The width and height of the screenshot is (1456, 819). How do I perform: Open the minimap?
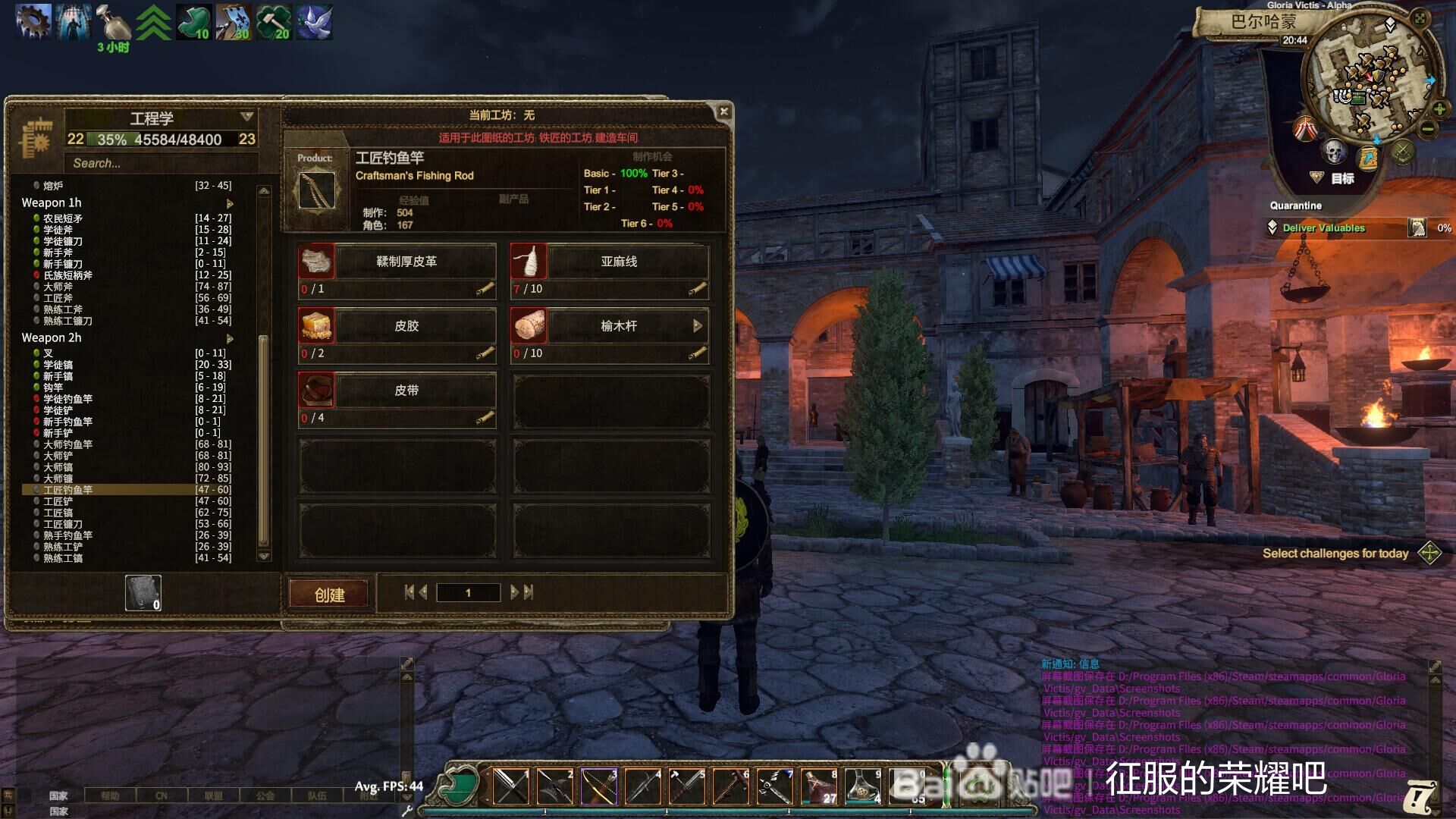1369,76
